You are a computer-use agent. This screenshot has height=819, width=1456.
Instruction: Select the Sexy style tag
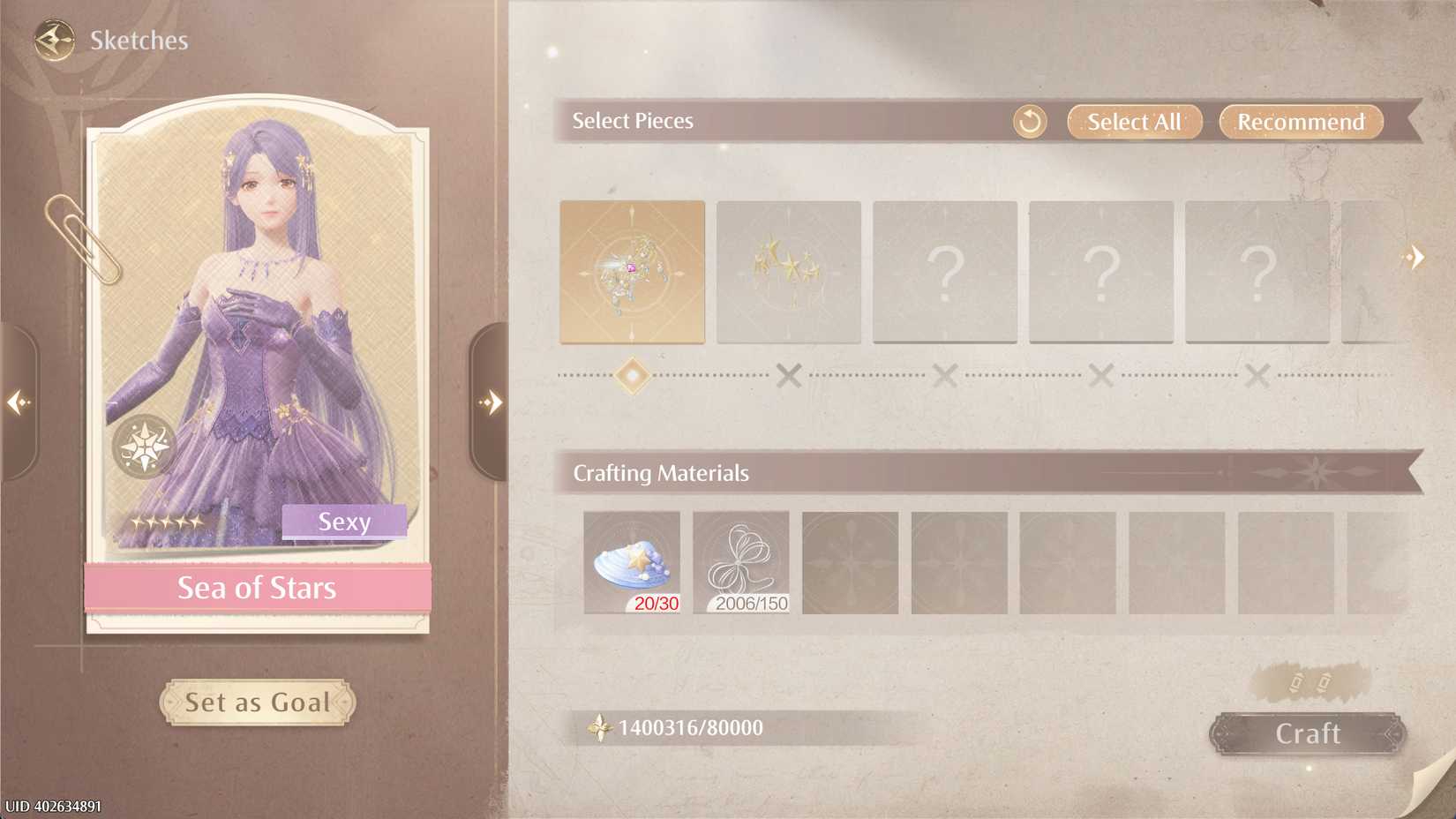pos(344,522)
